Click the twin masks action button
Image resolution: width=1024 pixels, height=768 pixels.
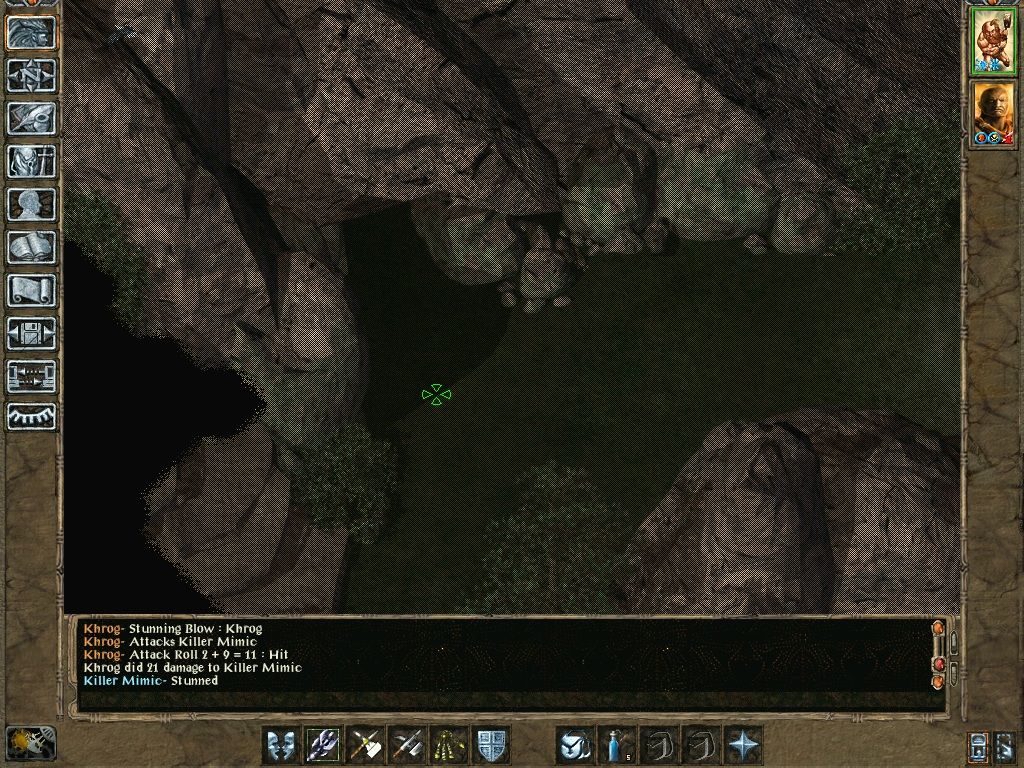click(x=281, y=745)
